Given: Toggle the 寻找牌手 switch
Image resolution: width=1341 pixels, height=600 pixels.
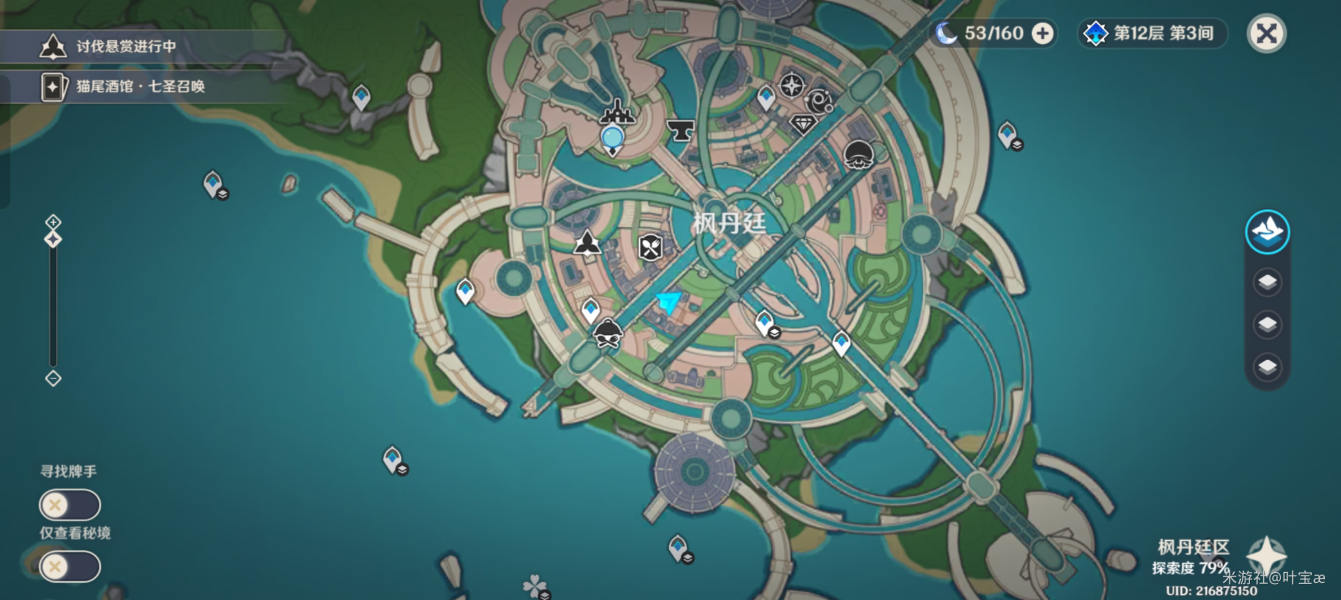Looking at the screenshot, I should coord(69,505).
